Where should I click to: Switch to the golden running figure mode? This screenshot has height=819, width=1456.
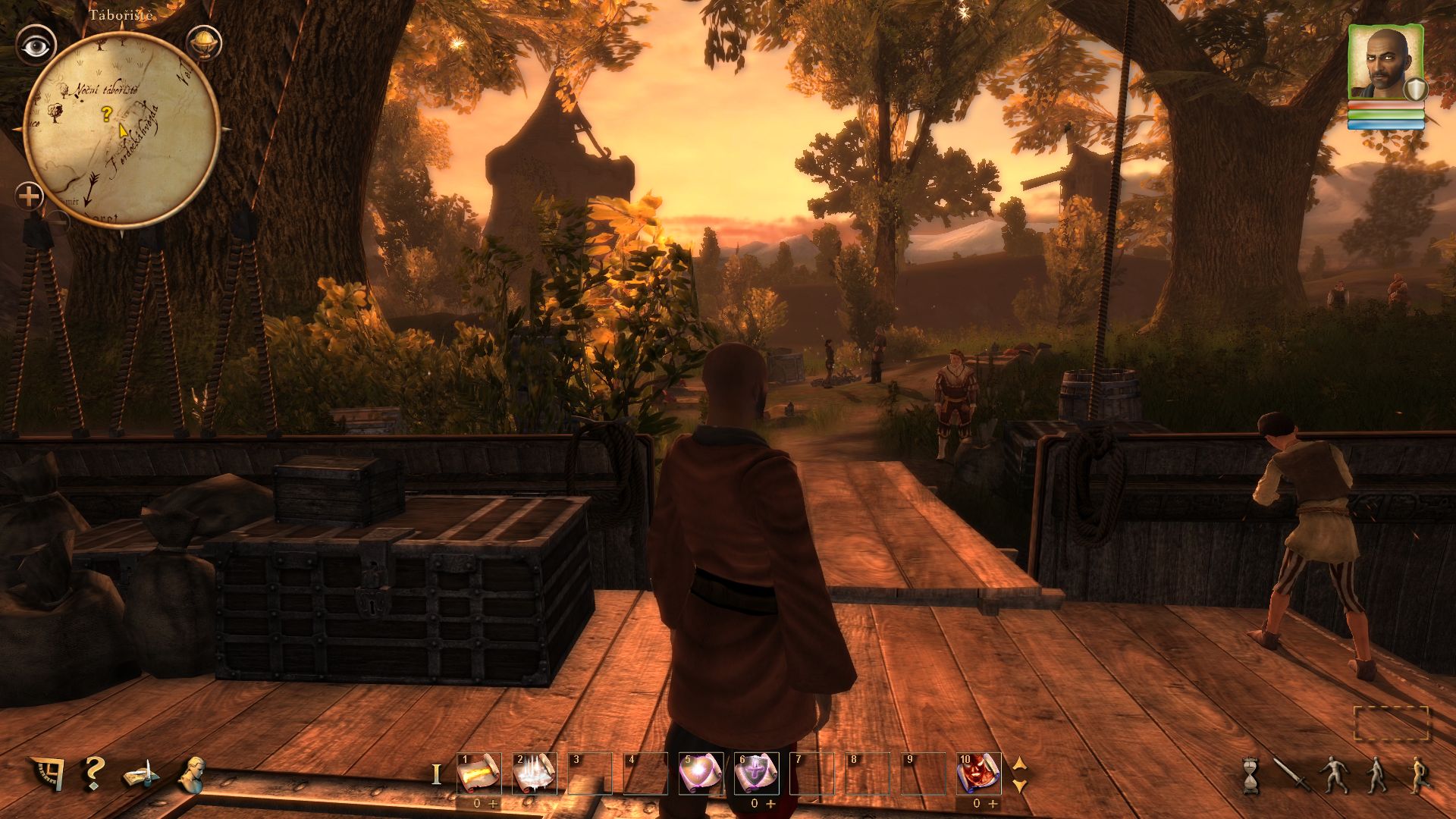(x=1417, y=775)
